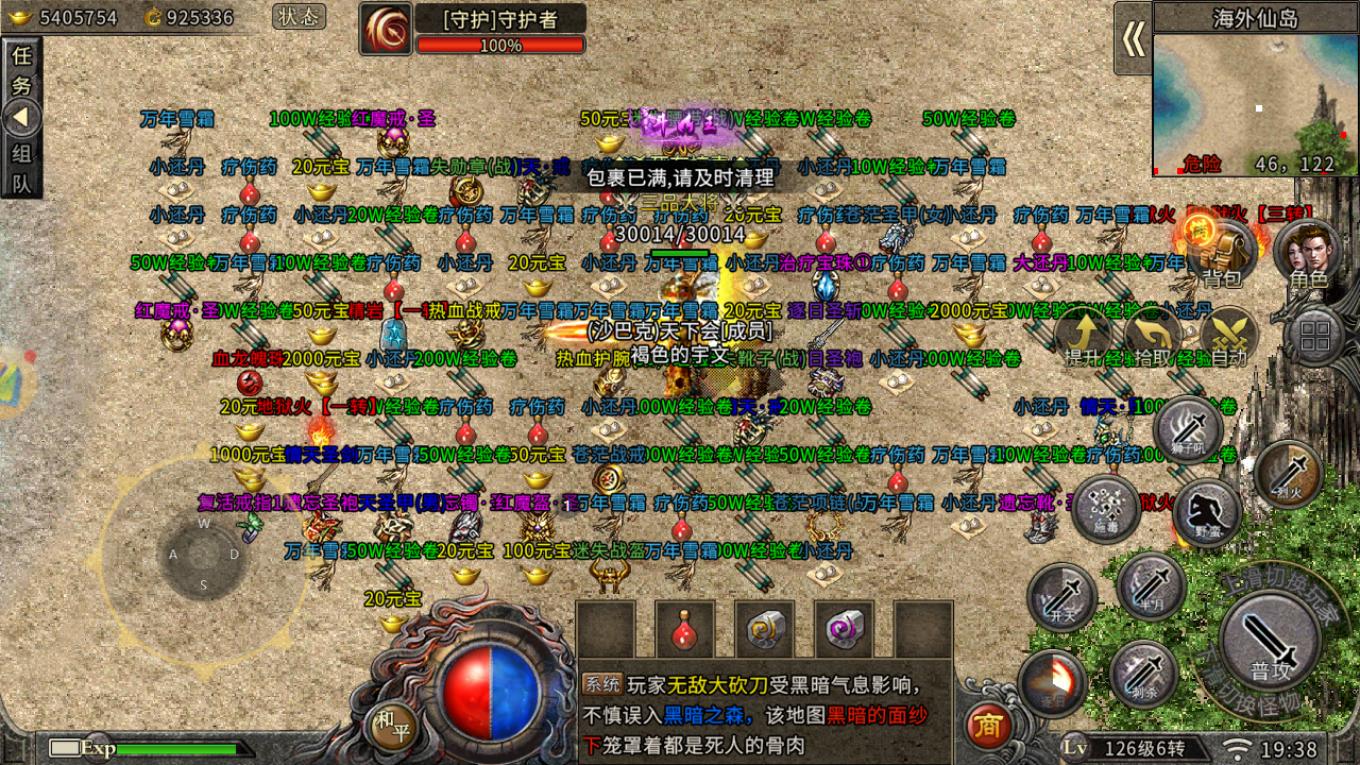
Task: Open the 商 shop button
Action: tap(988, 725)
